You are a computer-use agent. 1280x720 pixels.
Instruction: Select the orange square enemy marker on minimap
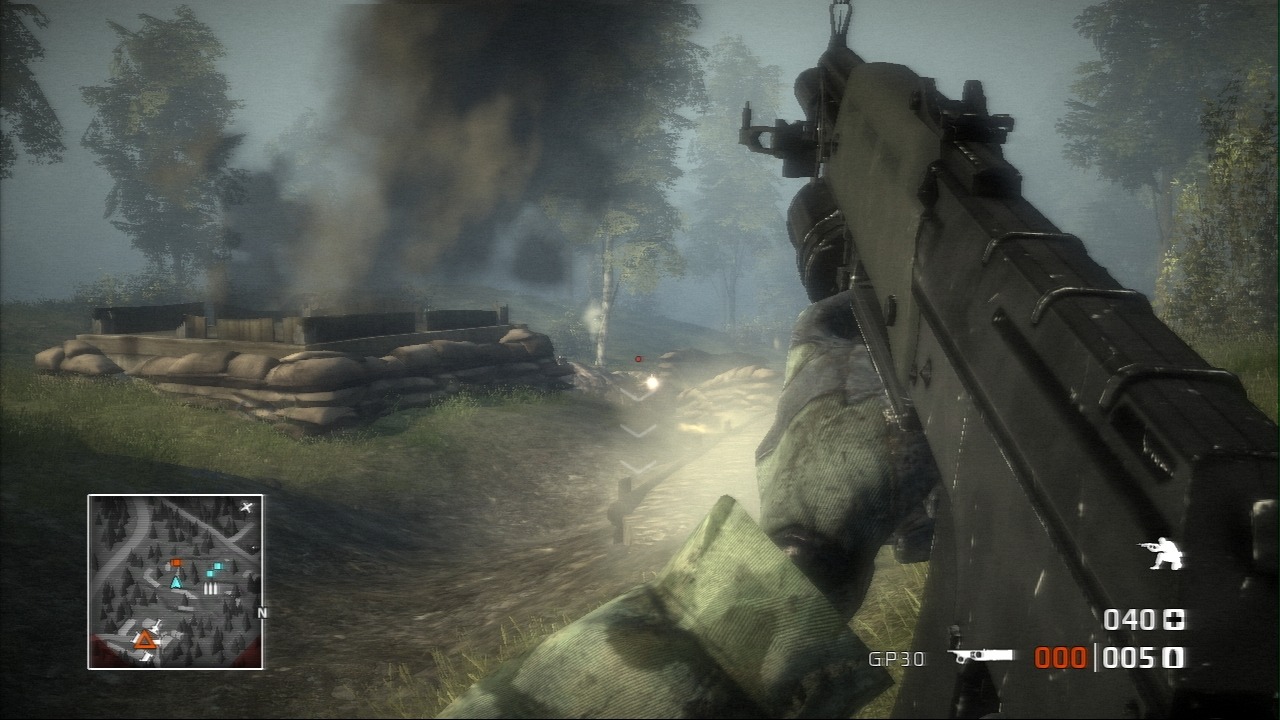click(x=176, y=563)
